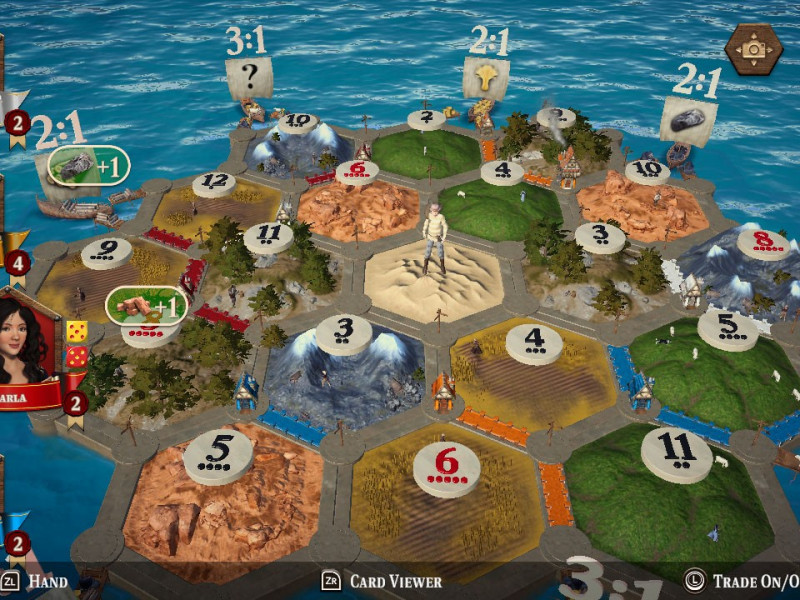Toggle Trade On/Off

(742, 581)
